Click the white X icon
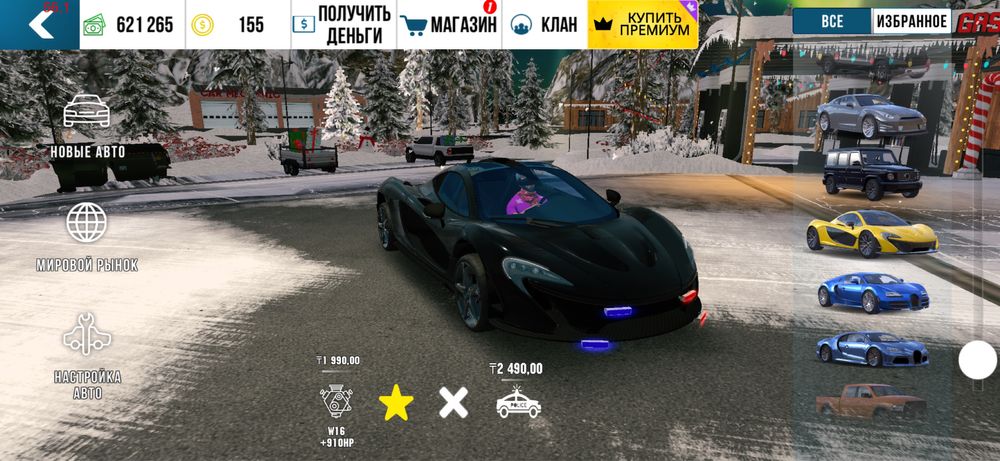The width and height of the screenshot is (1000, 461). pyautogui.click(x=453, y=403)
